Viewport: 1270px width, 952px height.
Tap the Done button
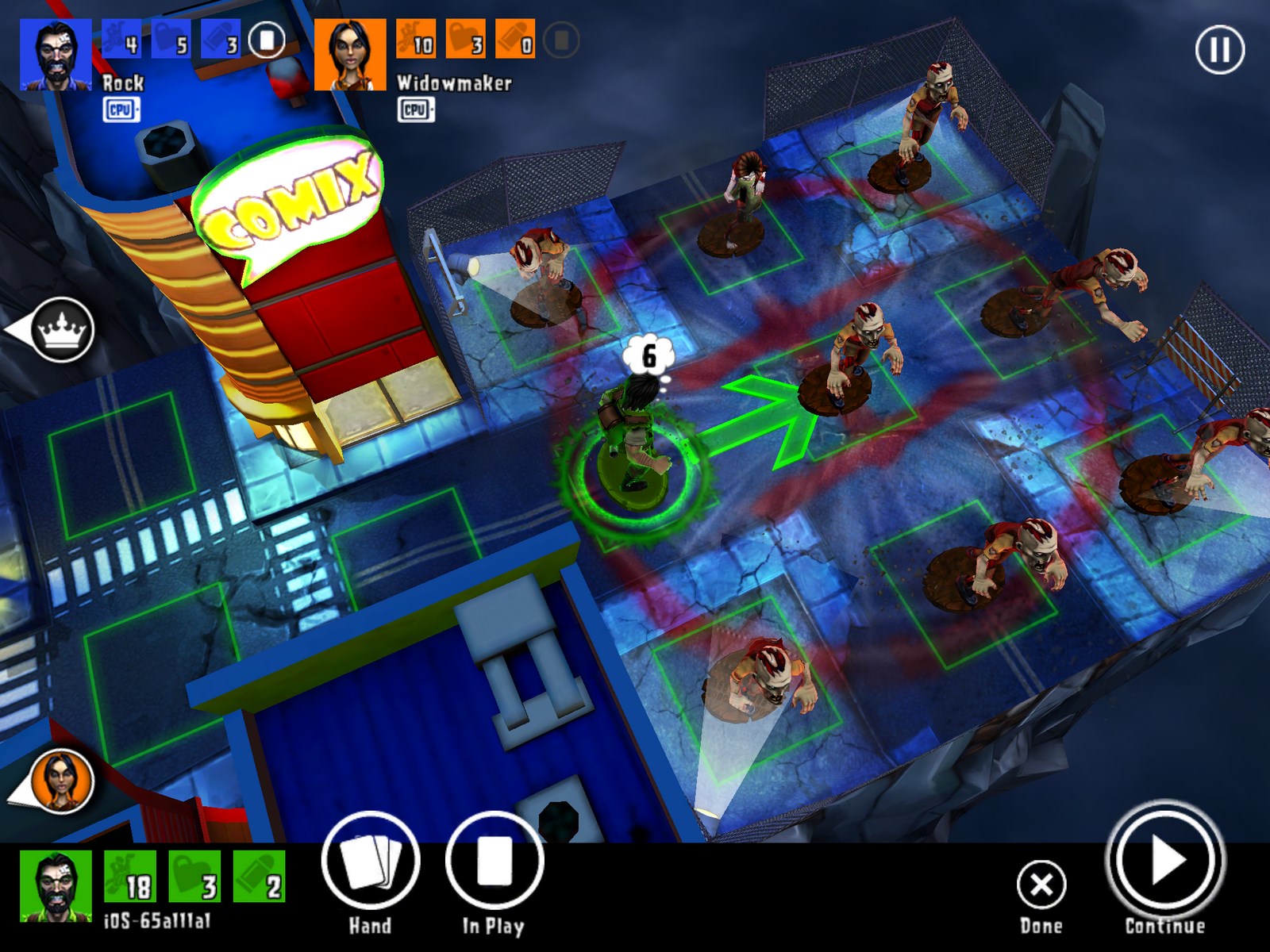click(x=1041, y=885)
